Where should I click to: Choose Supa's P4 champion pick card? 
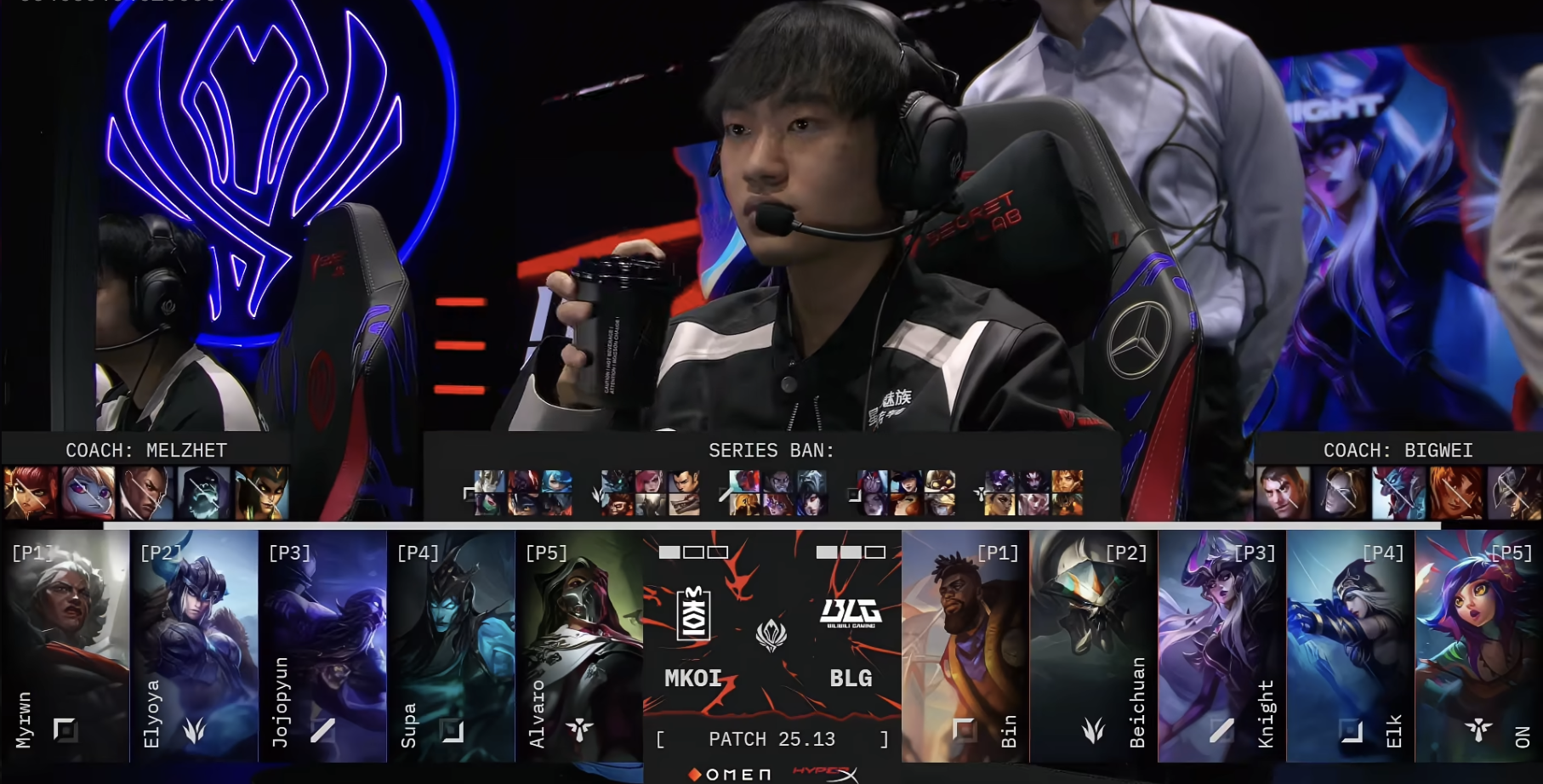pos(451,646)
